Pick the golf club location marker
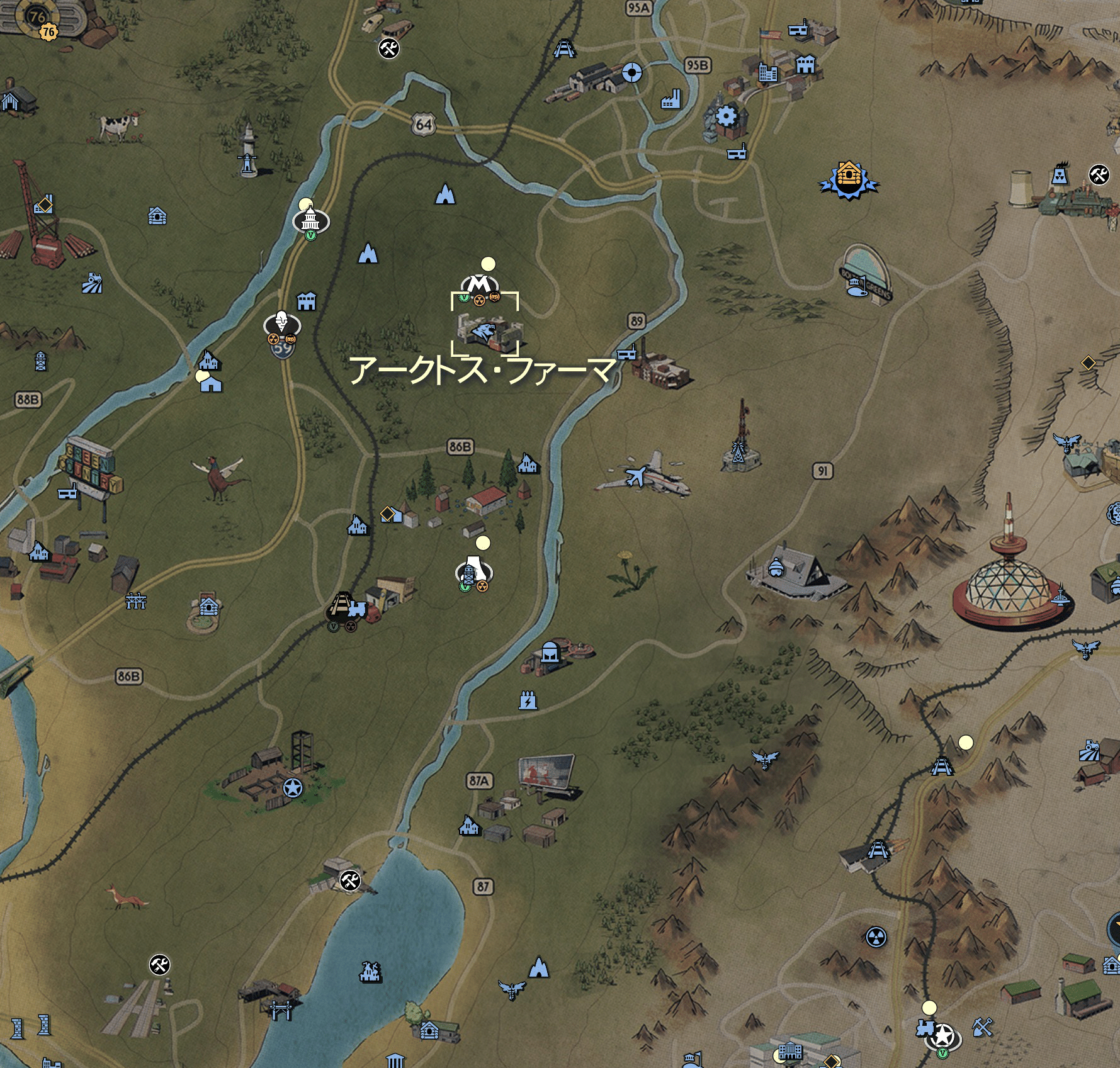 (x=854, y=286)
